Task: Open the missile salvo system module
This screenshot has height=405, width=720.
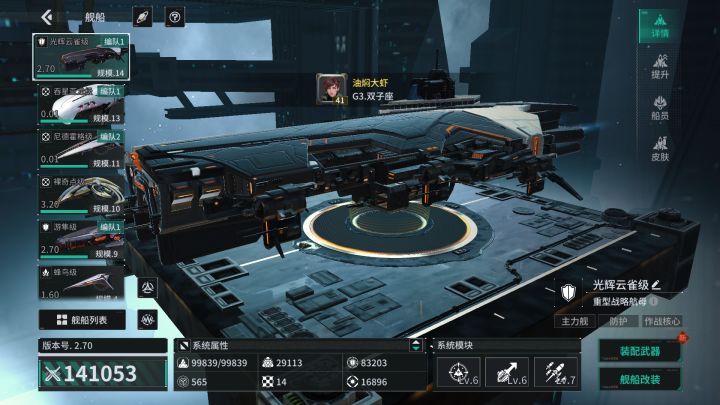Action: pyautogui.click(x=557, y=373)
